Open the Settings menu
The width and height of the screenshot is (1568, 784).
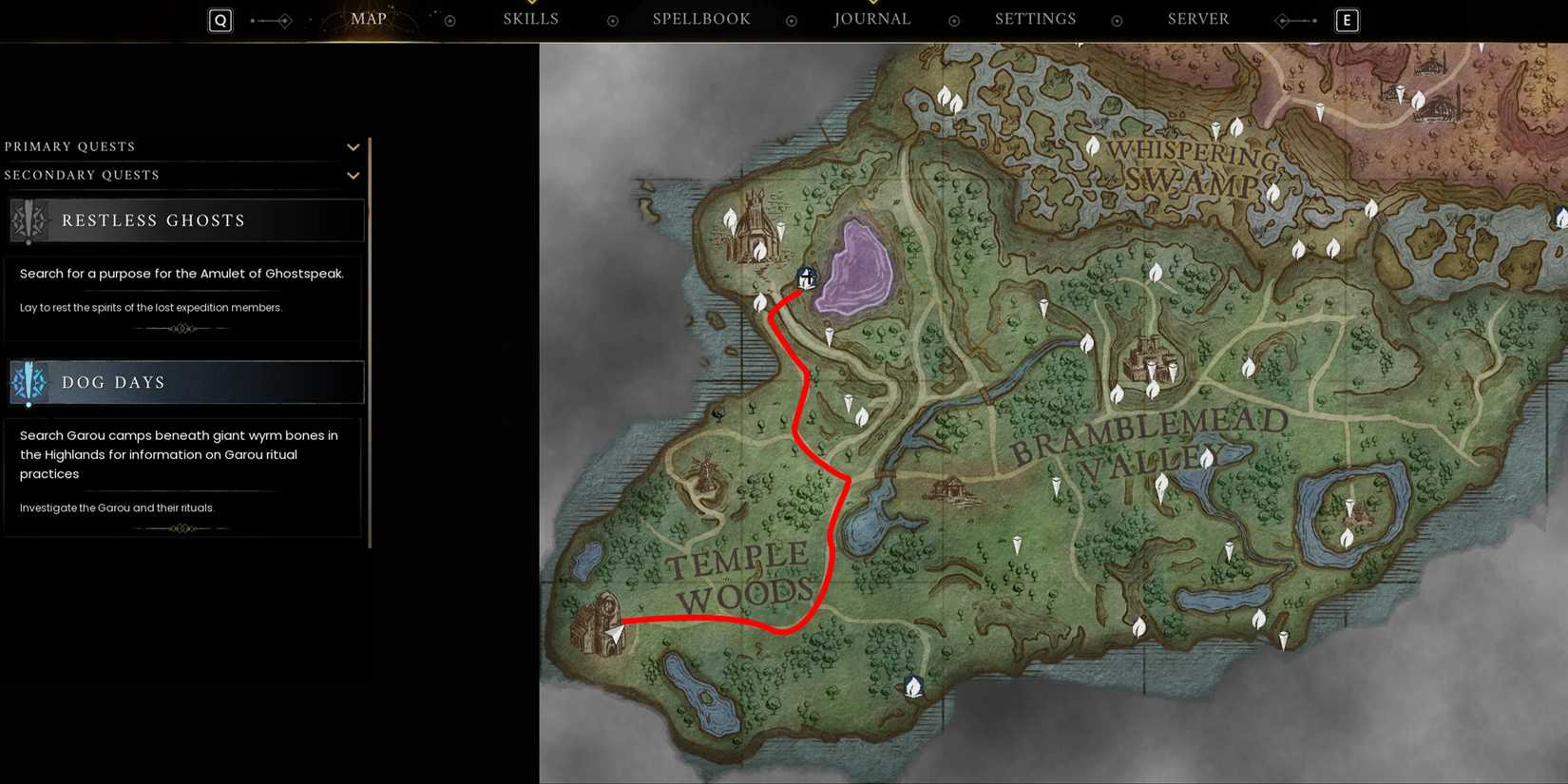pos(1034,18)
